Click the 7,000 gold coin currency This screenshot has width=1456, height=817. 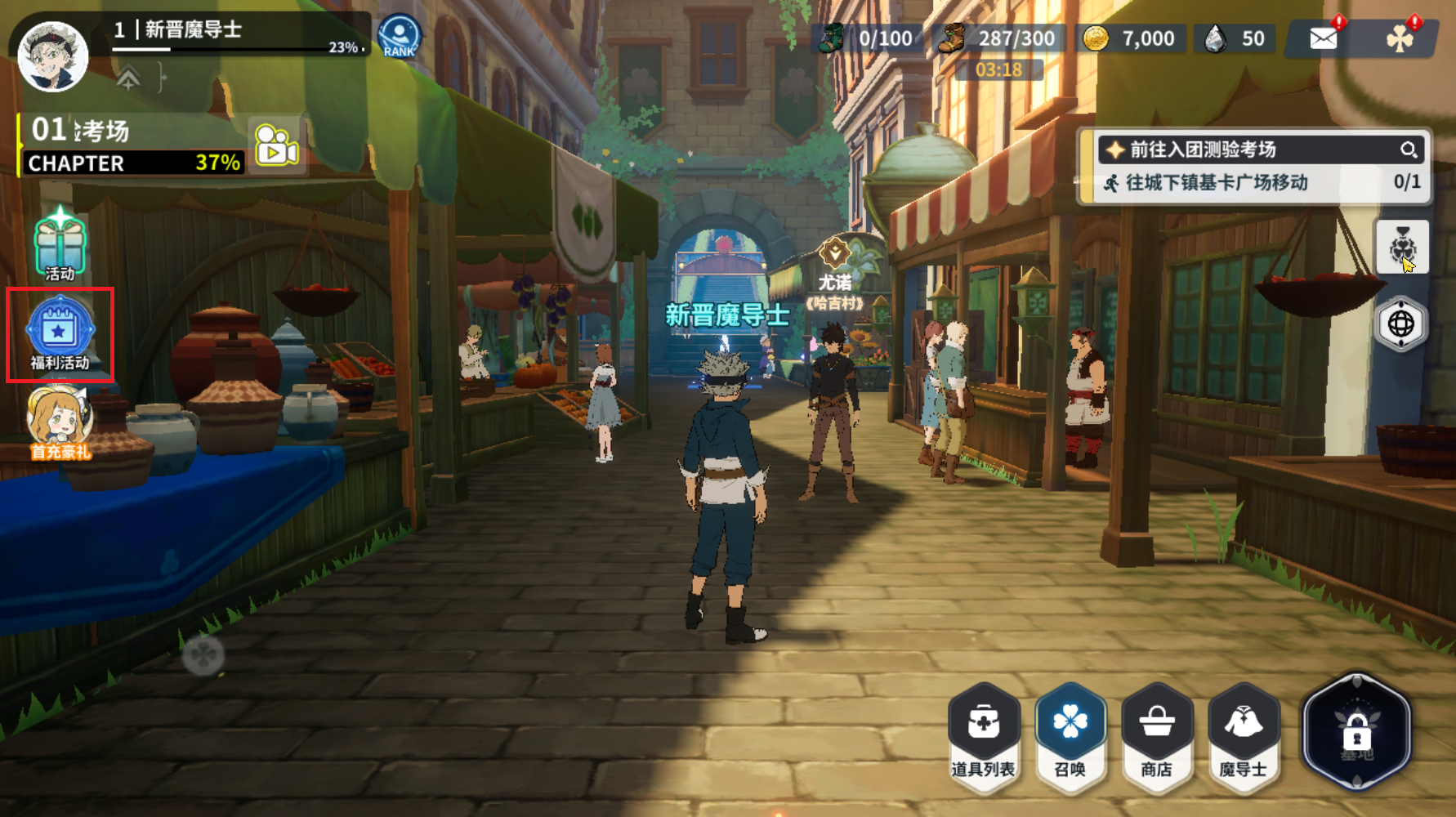point(1132,38)
